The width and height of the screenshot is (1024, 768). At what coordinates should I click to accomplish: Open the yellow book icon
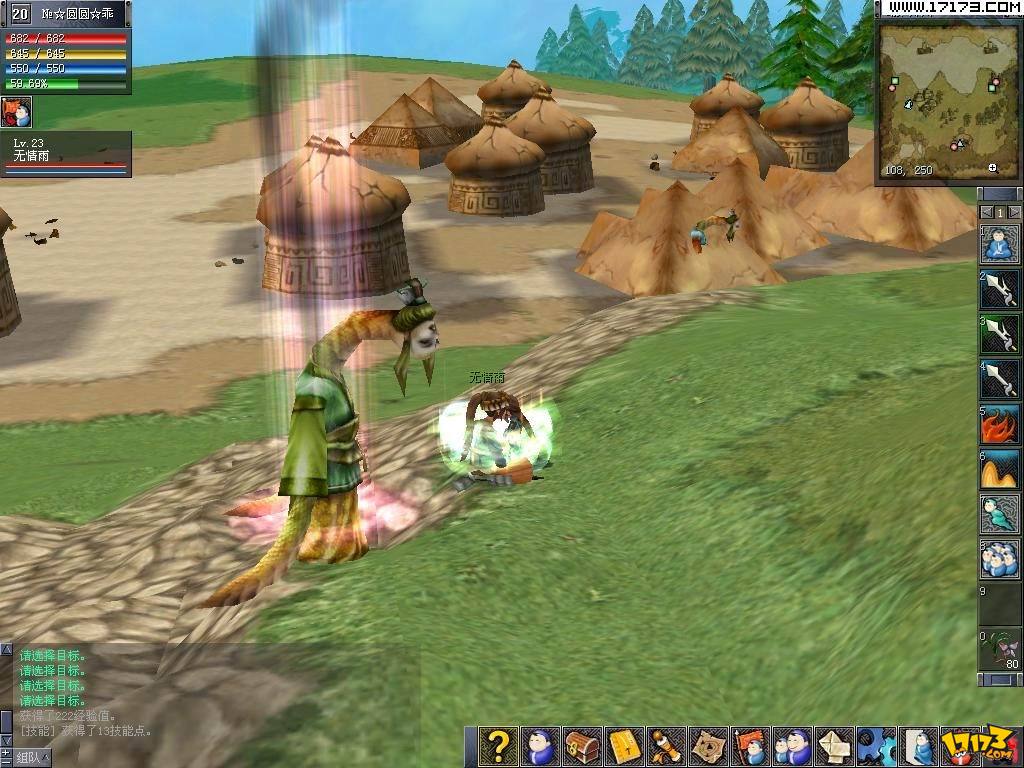[x=624, y=746]
